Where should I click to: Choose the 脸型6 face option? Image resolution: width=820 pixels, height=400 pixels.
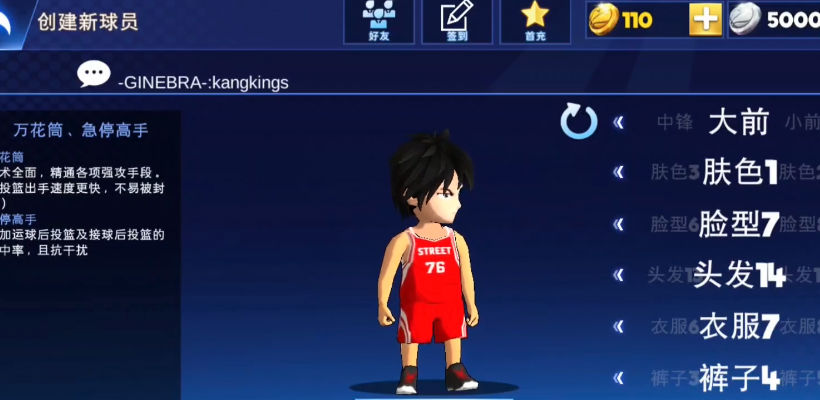click(674, 224)
